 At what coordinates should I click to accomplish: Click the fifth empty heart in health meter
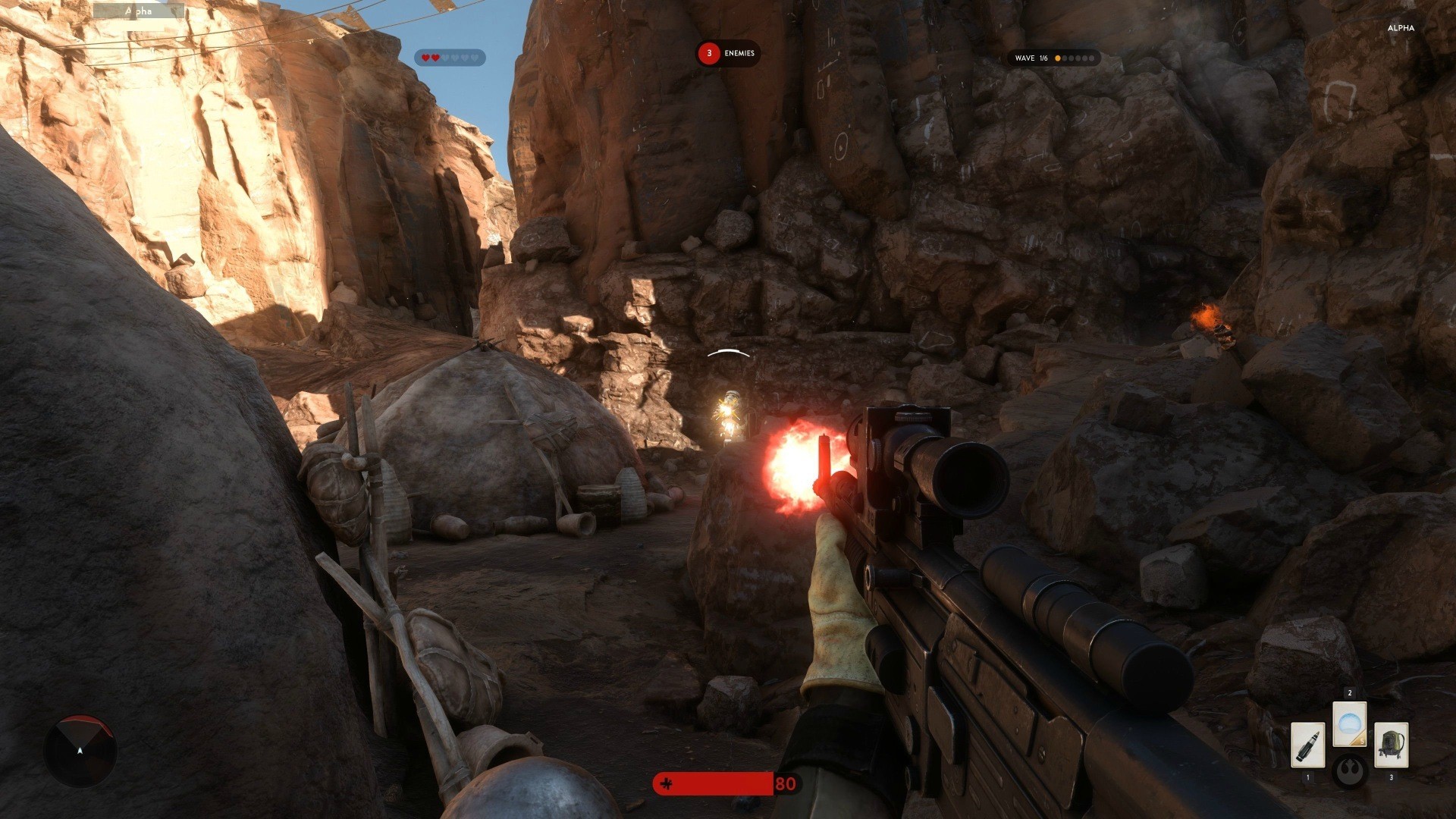click(x=466, y=57)
